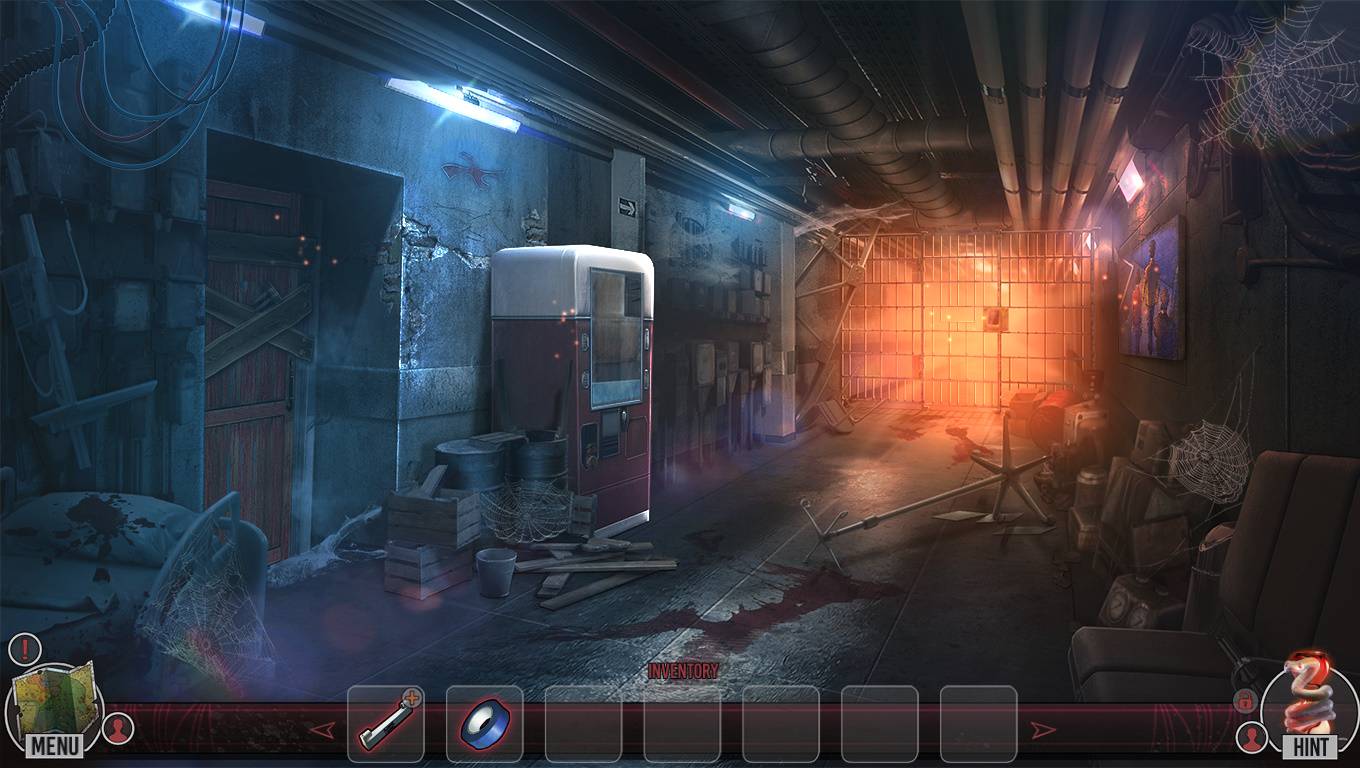Click the silhouette icon beside the map

pos(119,729)
